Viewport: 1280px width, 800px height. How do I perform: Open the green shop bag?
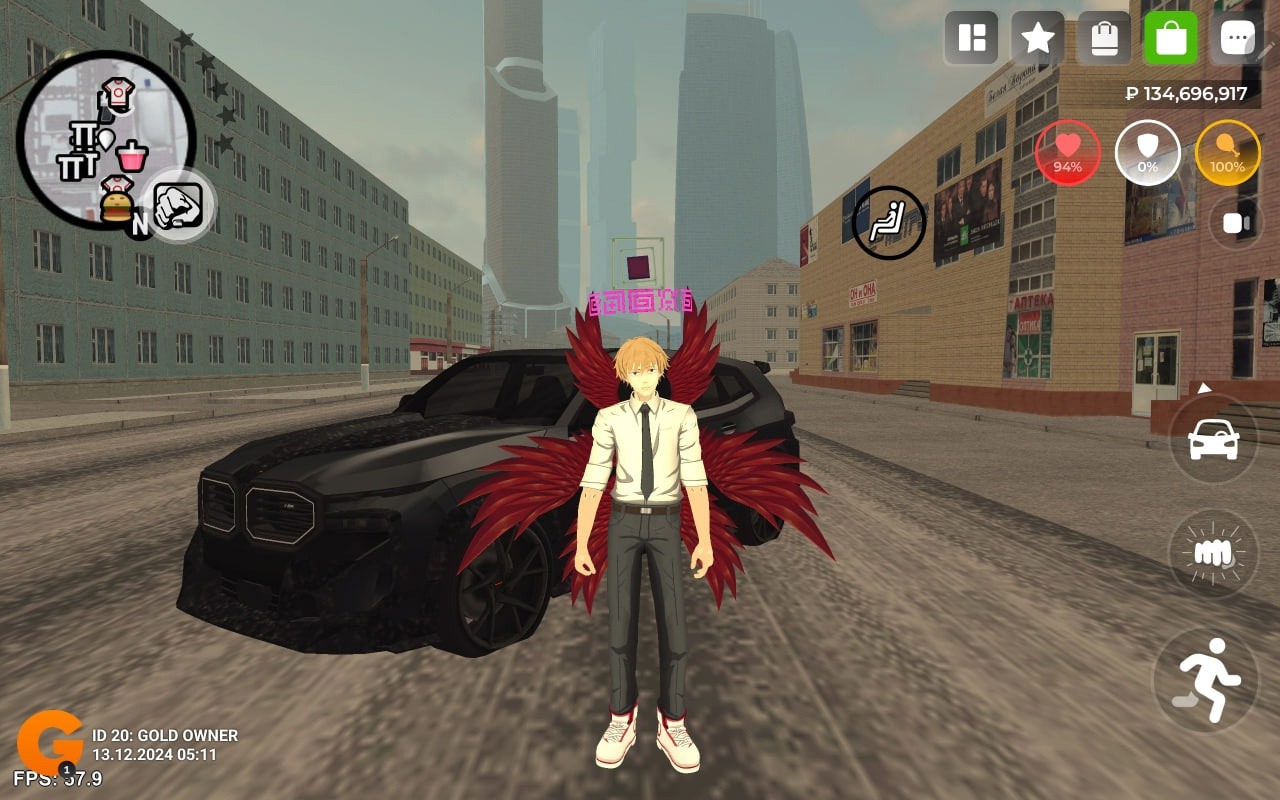(x=1170, y=37)
